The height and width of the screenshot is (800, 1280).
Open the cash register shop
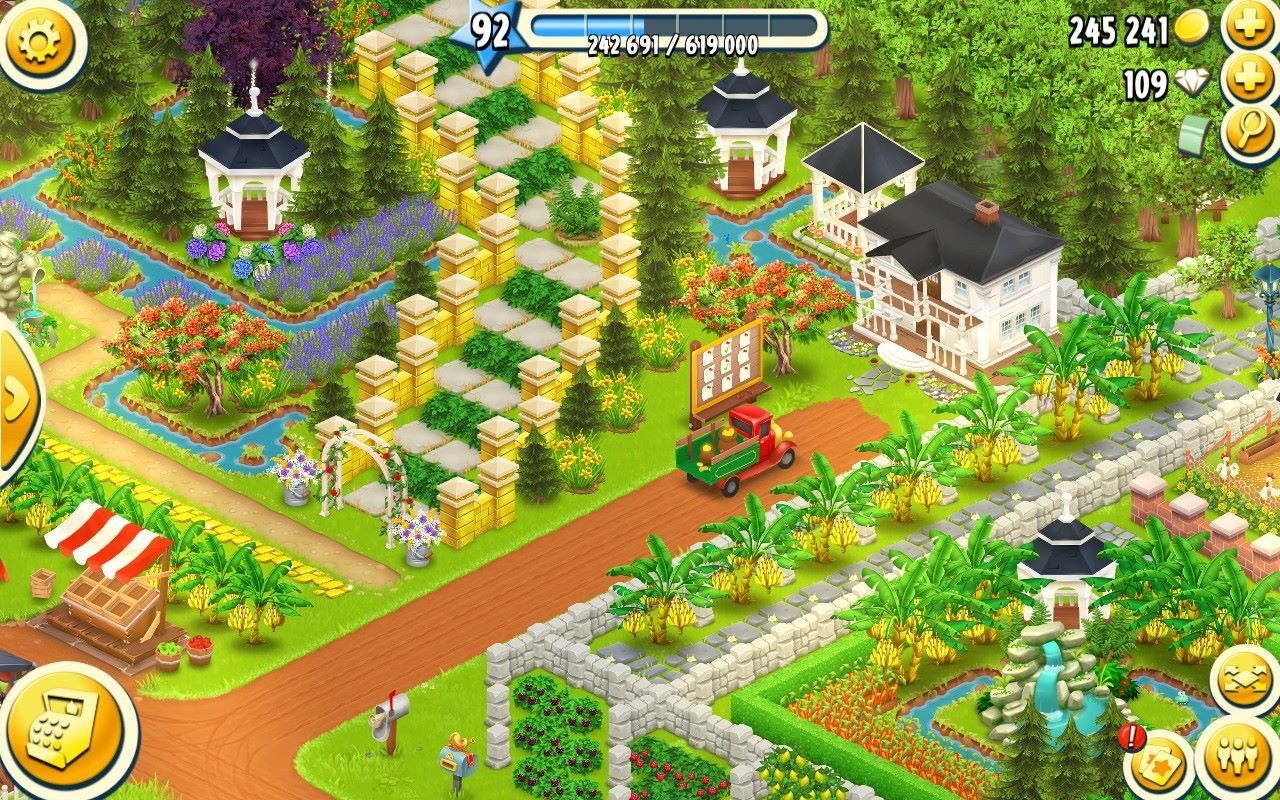(66, 732)
